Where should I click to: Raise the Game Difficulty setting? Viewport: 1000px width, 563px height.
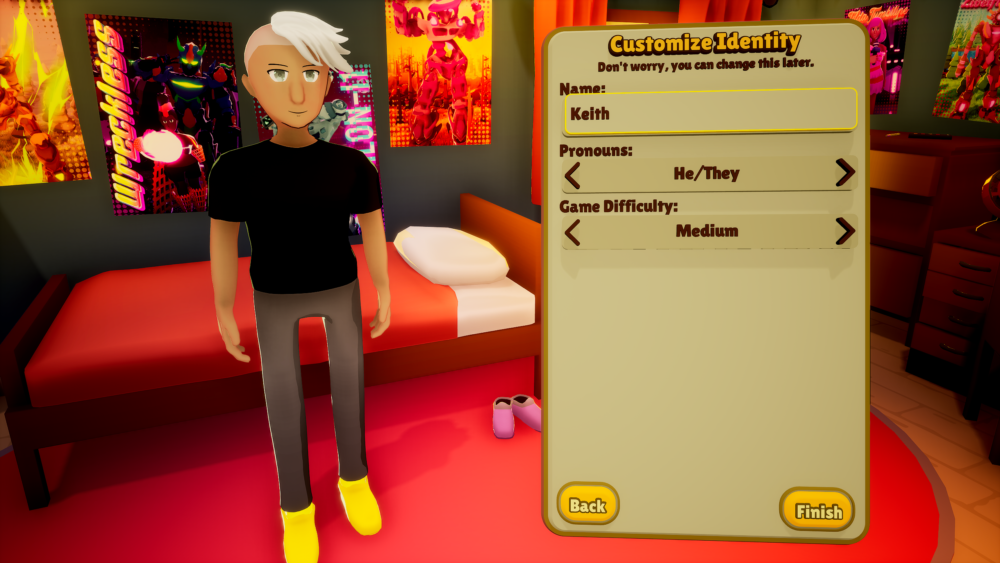coord(845,231)
